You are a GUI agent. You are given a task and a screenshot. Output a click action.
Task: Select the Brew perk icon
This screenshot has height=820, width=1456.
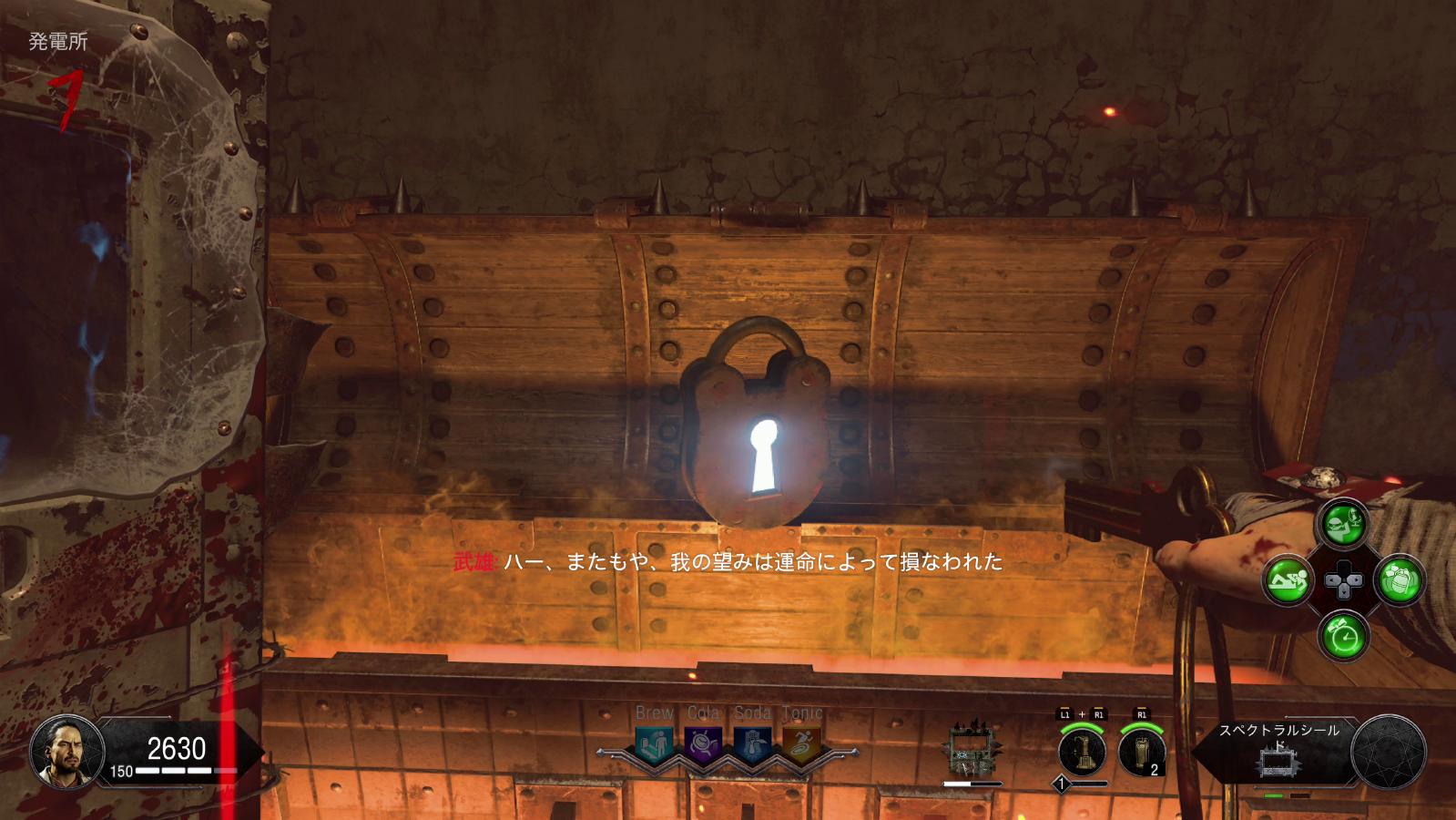click(x=655, y=745)
